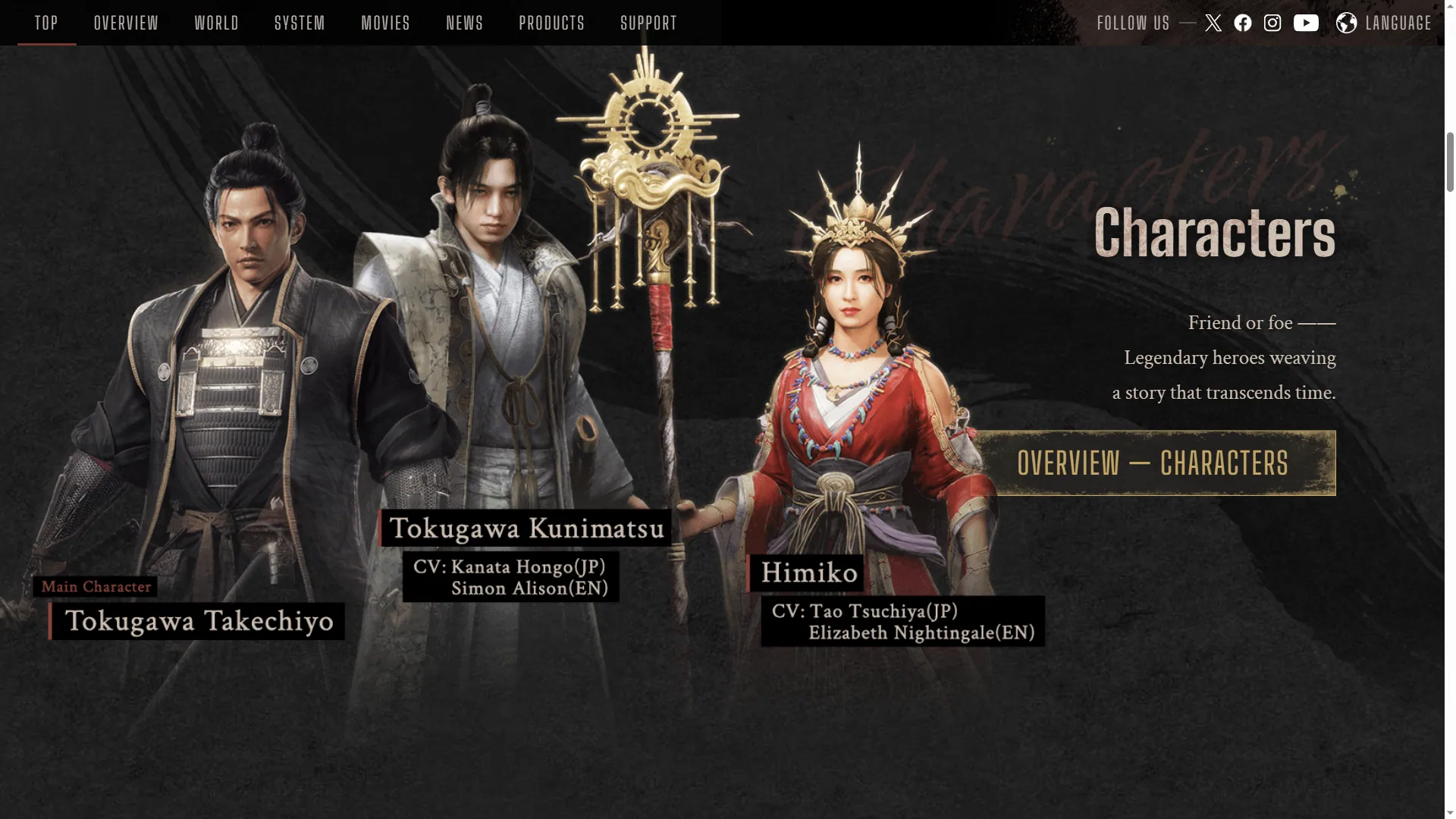Open the Support link
Viewport: 1456px width, 819px height.
coord(649,23)
